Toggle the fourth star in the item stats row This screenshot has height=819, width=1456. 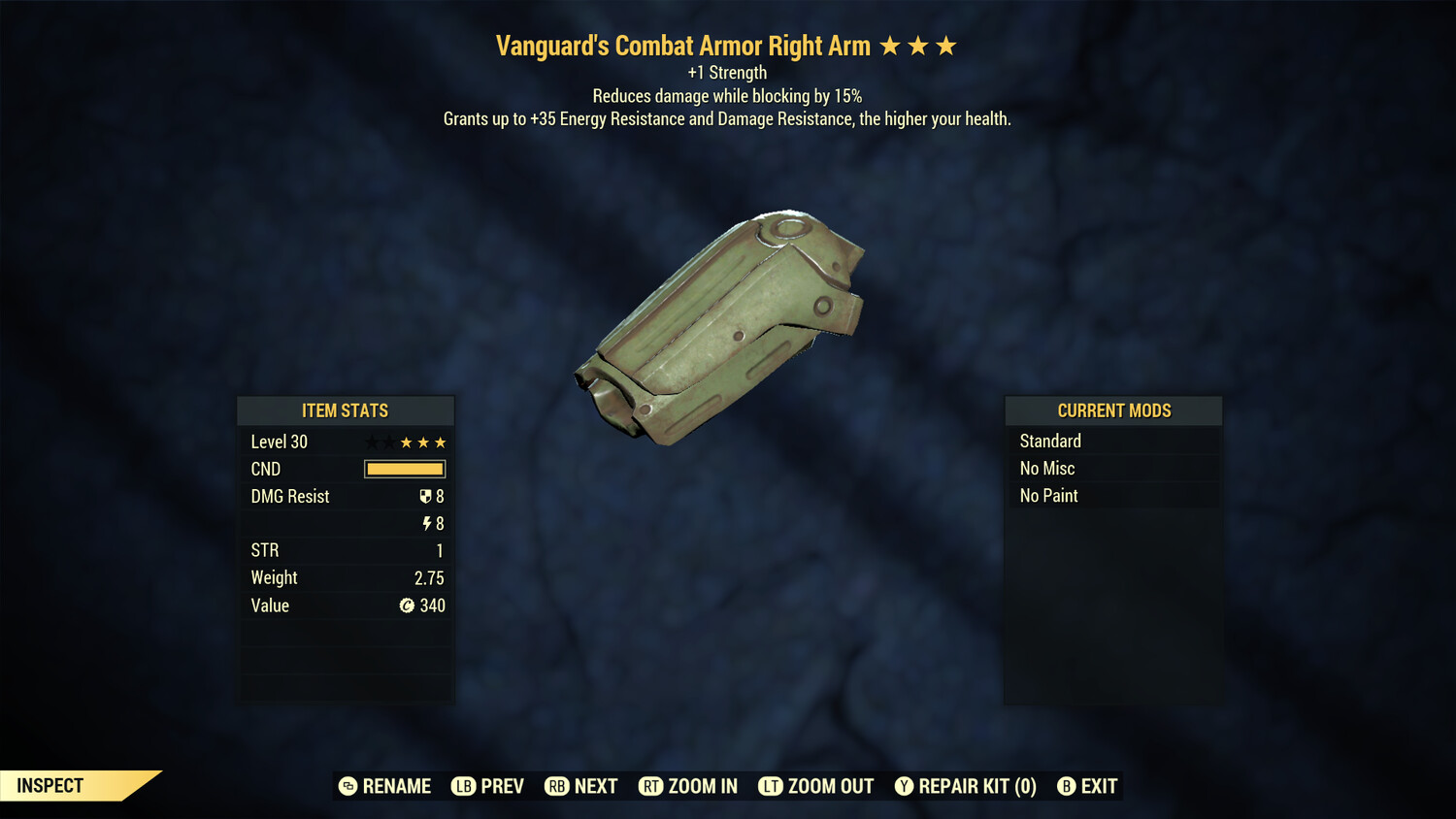point(424,442)
